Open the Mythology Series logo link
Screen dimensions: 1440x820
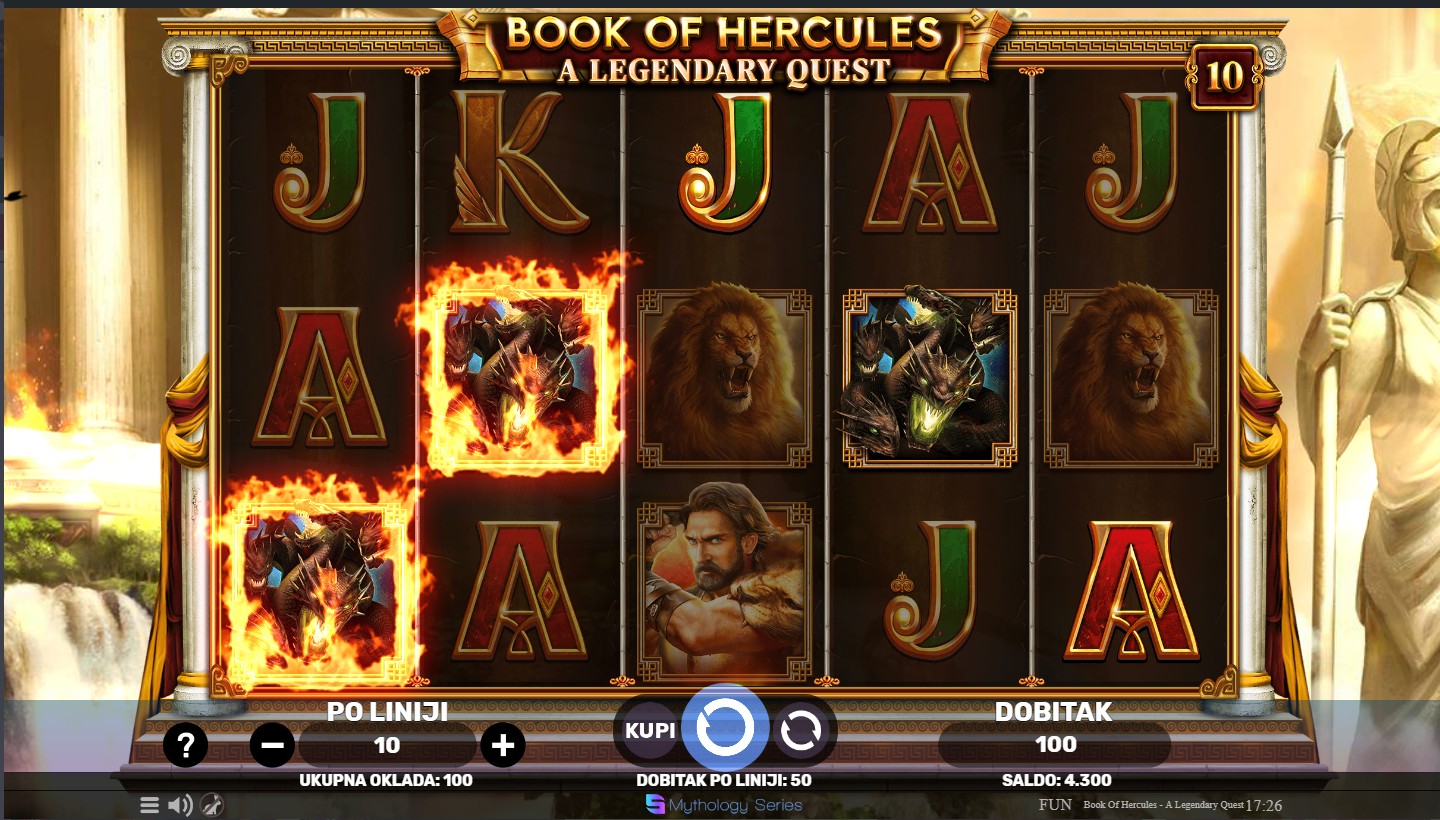click(x=724, y=804)
